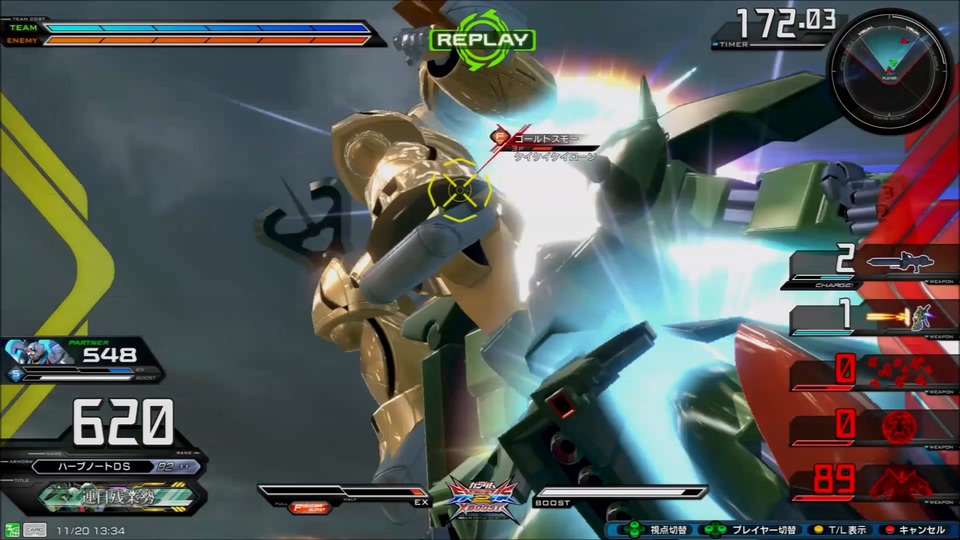Select the ゴールドスモー enemy target label
The image size is (960, 540).
tap(544, 138)
